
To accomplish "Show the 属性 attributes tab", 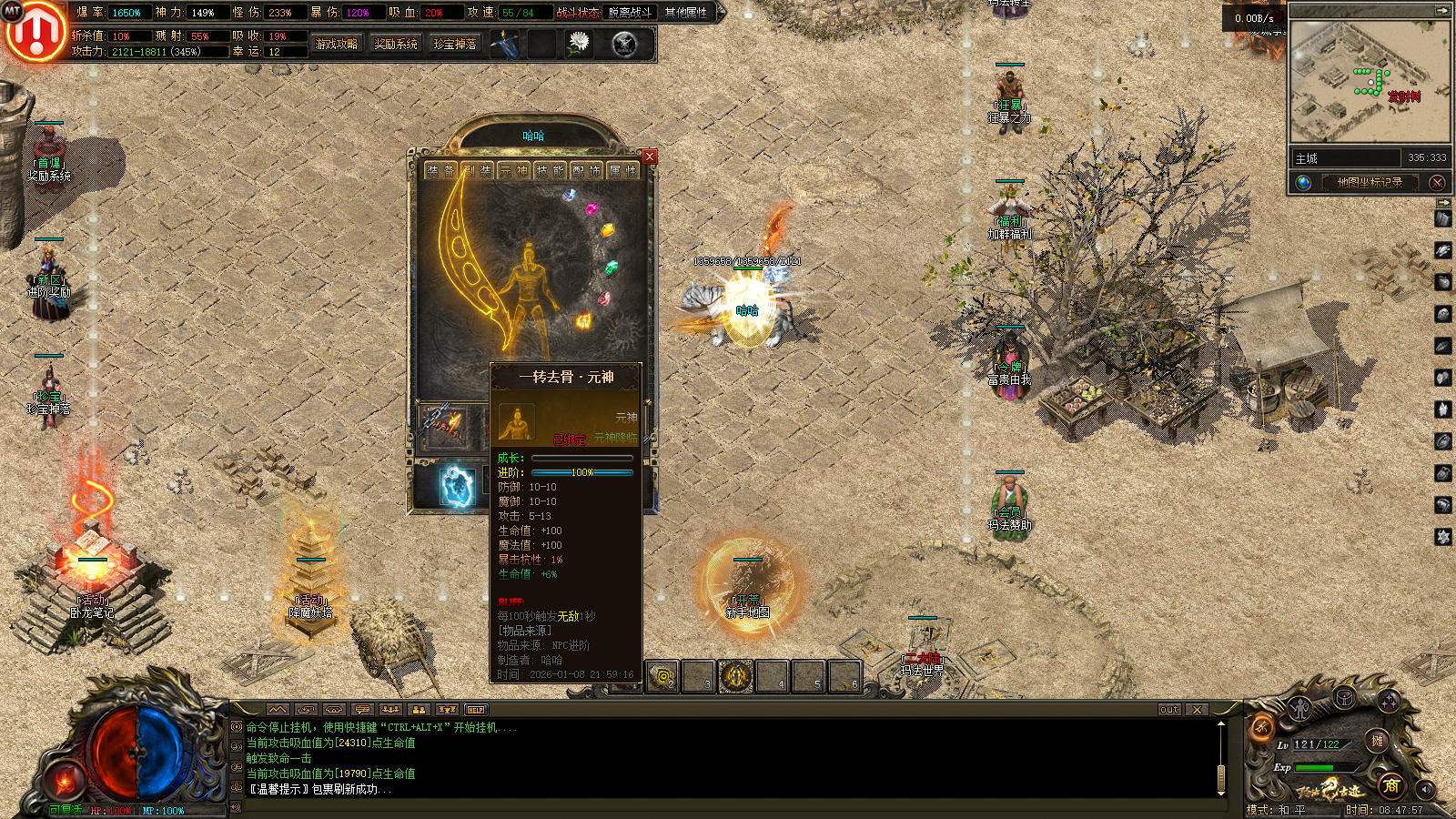I will [x=622, y=171].
